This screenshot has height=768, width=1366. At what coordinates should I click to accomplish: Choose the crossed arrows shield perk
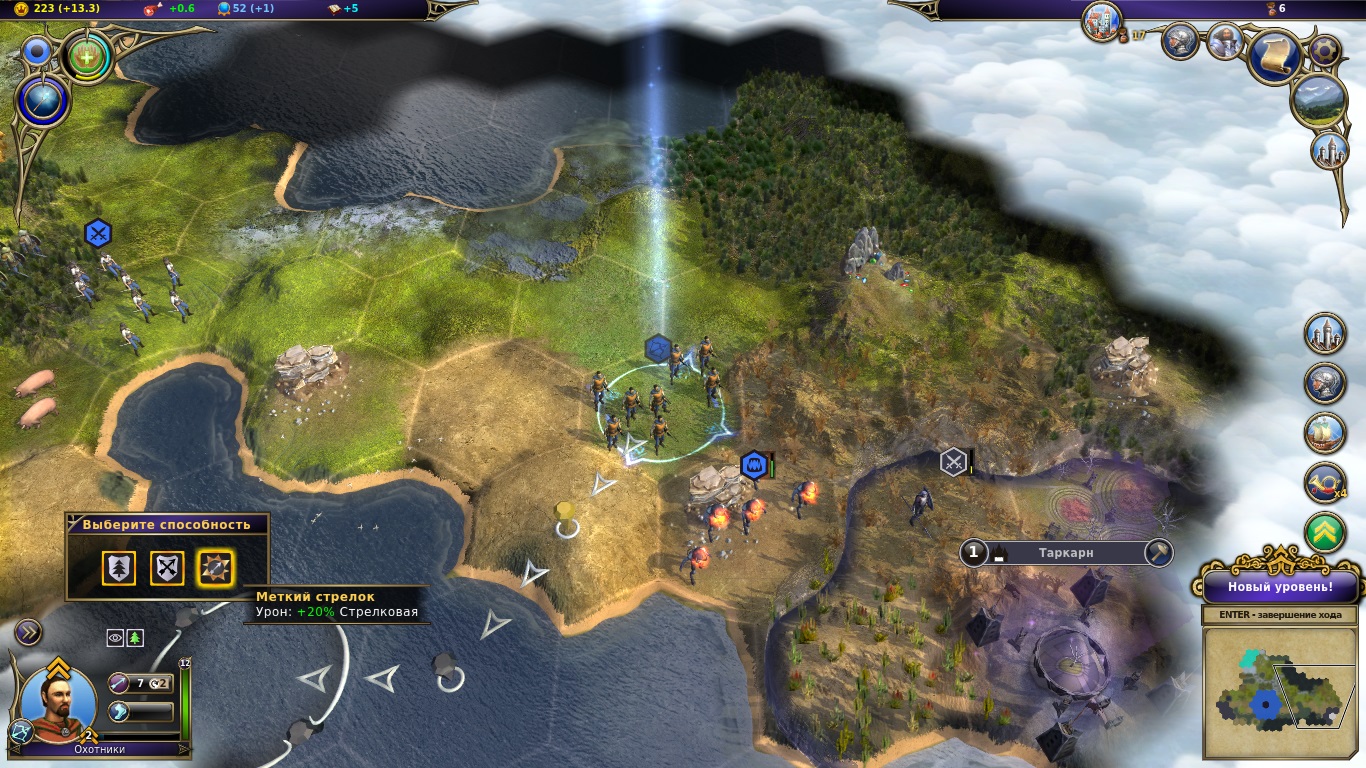[x=167, y=568]
